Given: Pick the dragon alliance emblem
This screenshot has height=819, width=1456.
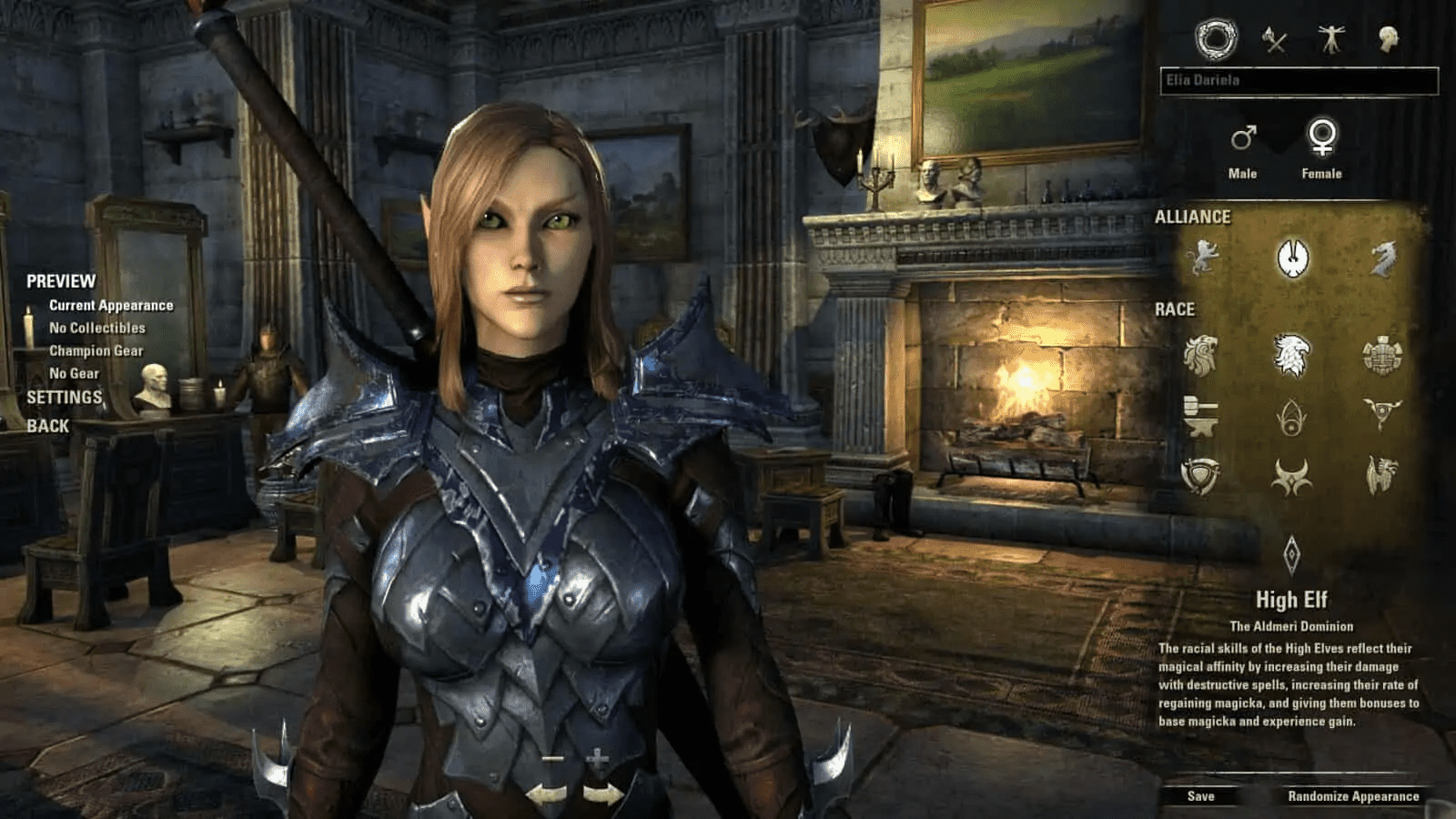Looking at the screenshot, I should tap(1382, 258).
